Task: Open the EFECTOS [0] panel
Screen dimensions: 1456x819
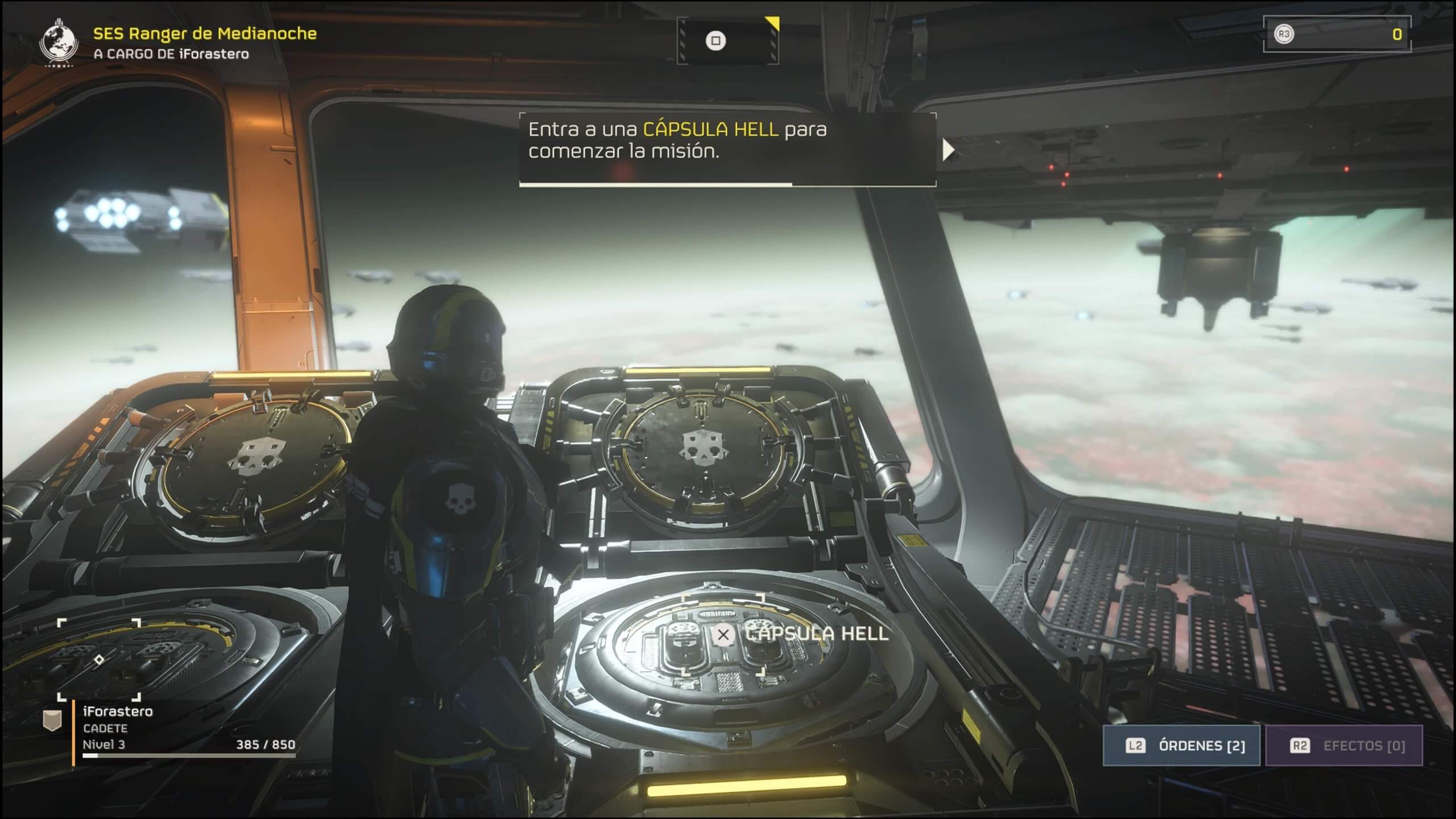Action: tap(1344, 746)
